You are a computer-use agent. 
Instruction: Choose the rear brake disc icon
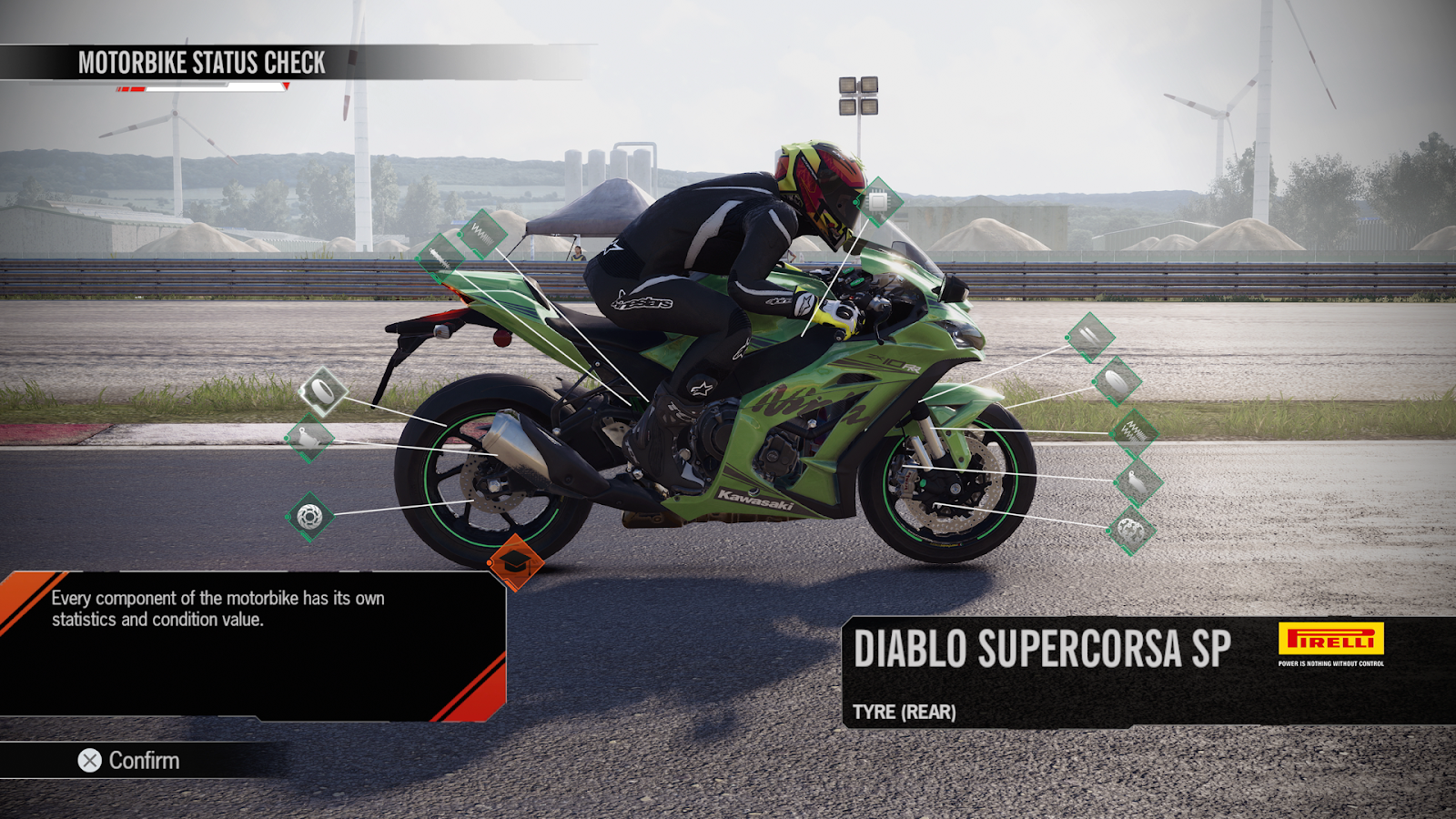click(x=309, y=517)
